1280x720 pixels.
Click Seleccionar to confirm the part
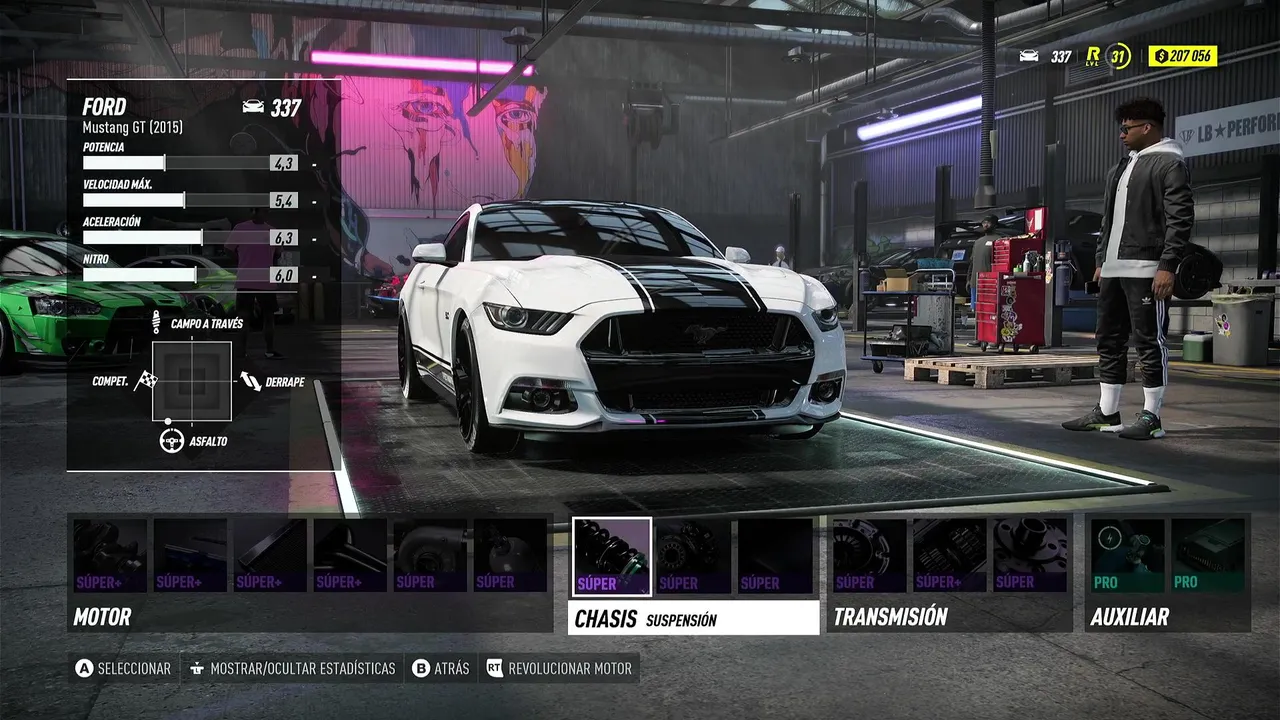pos(123,668)
